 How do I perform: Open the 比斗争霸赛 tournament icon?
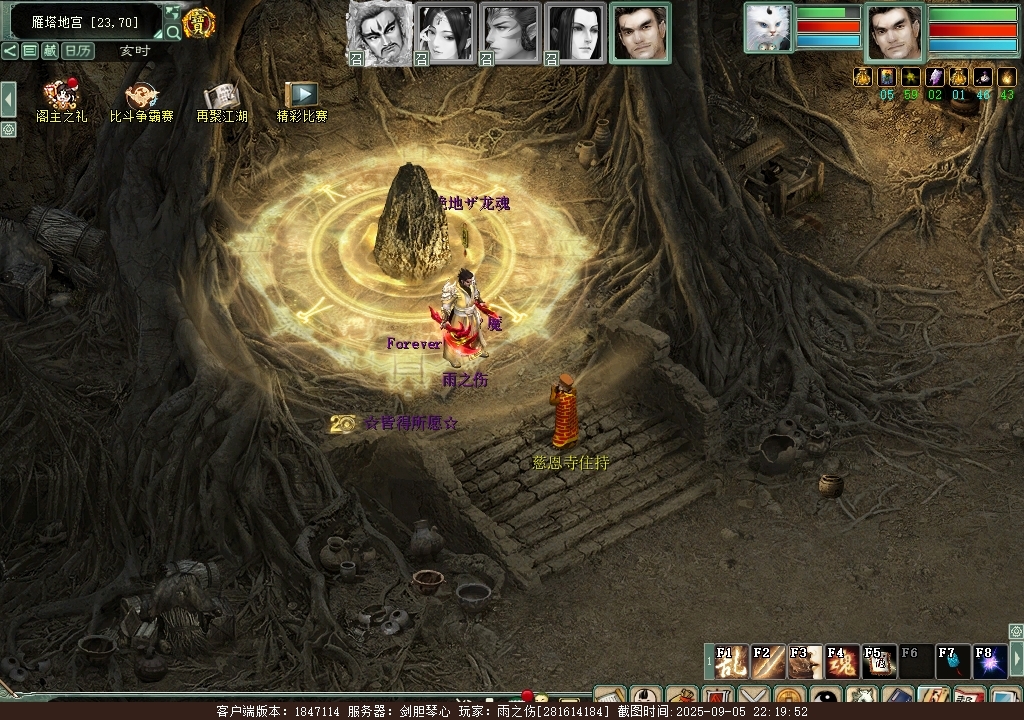click(142, 96)
